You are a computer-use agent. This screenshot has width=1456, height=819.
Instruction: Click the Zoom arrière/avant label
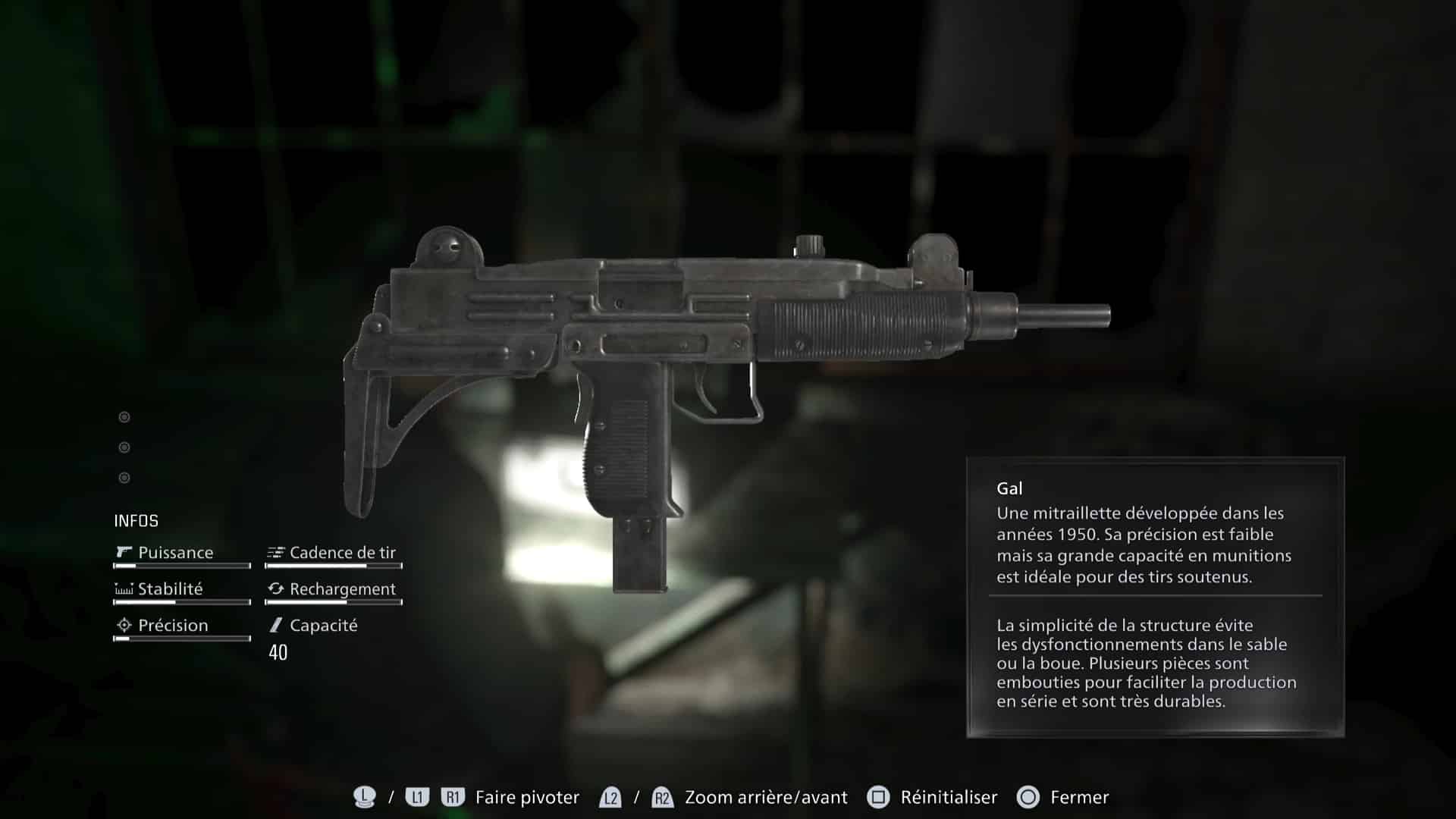765,797
